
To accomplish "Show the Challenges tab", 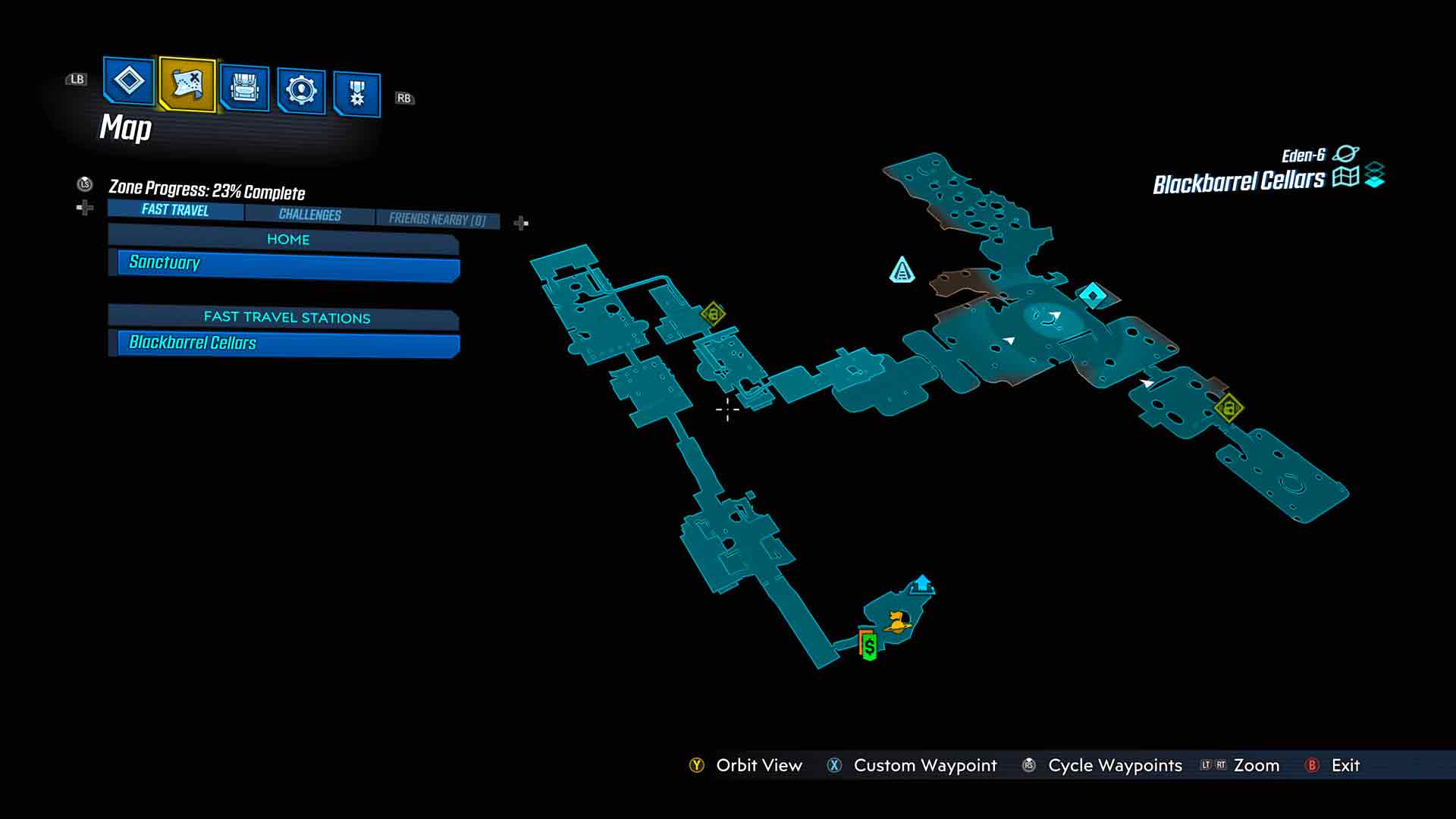I will point(309,215).
